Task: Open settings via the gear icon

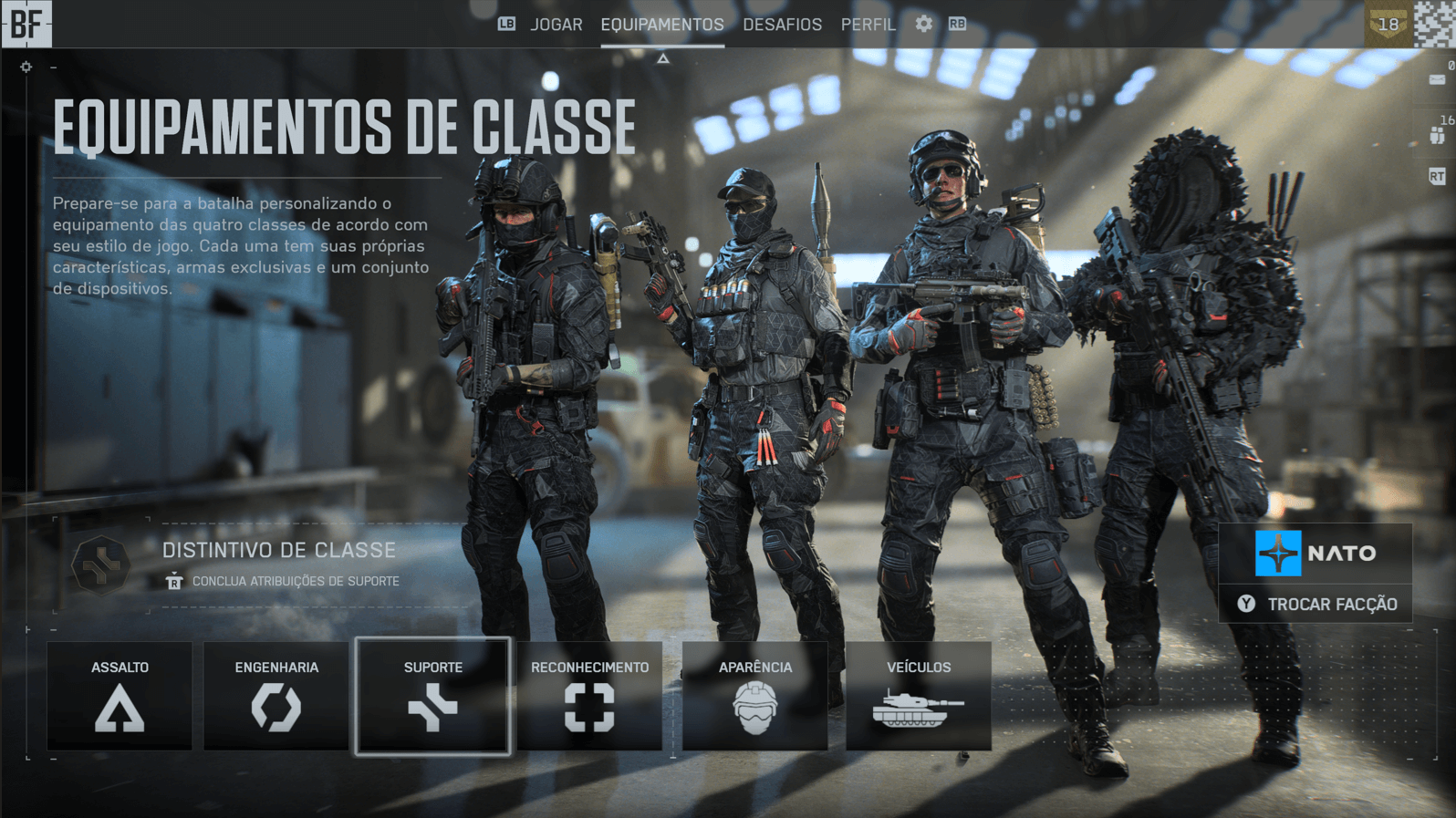Action: click(x=924, y=25)
